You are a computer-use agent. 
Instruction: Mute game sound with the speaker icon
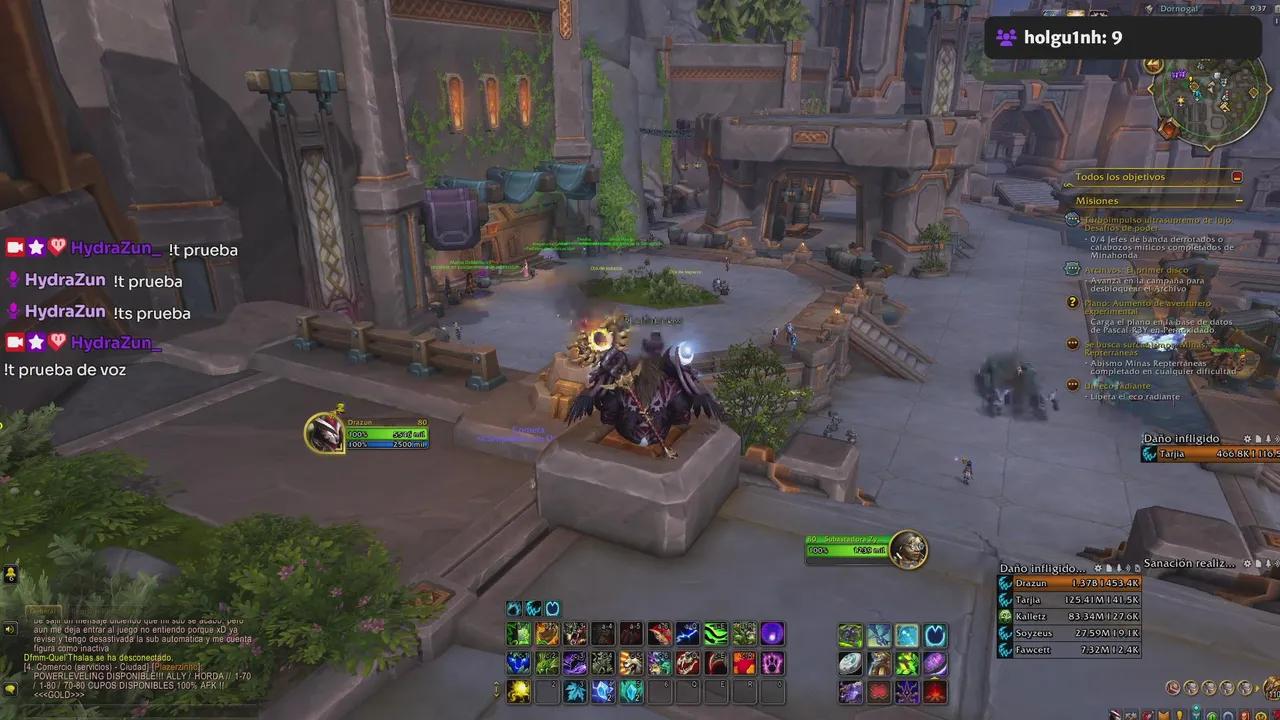tap(10, 628)
